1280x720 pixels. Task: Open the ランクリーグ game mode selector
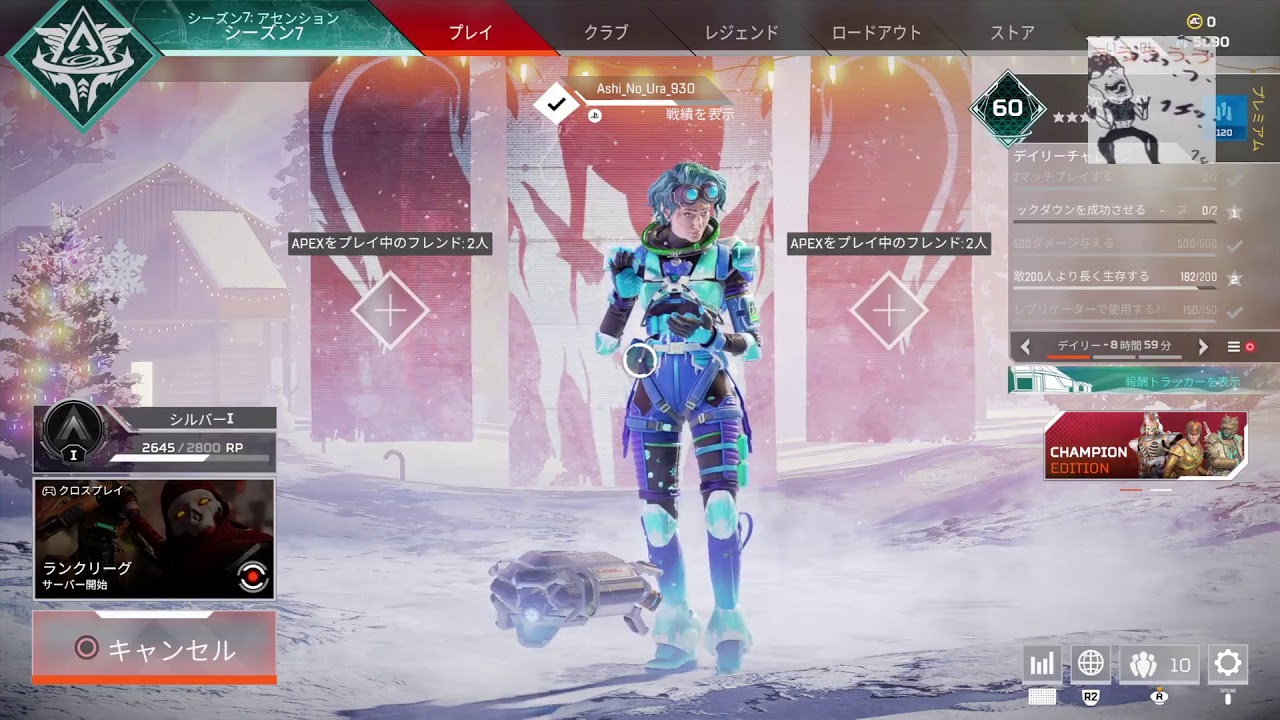(x=155, y=539)
